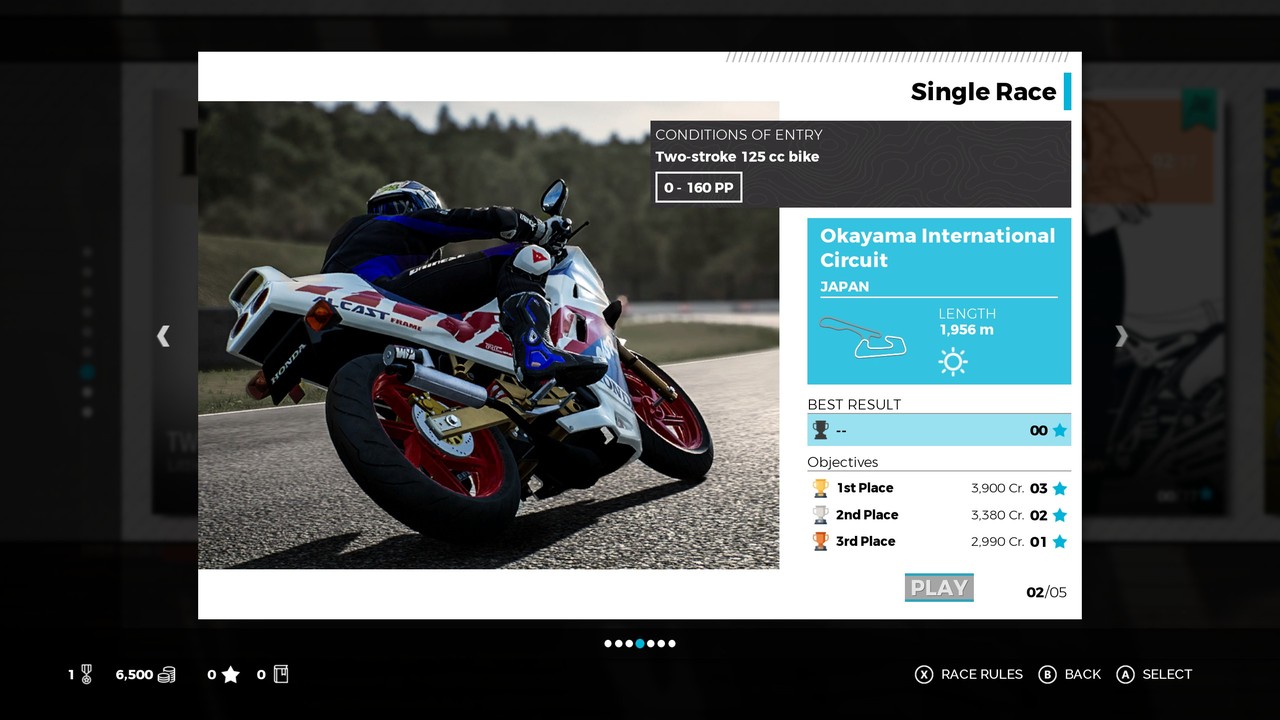
Task: Select the 2nd Place objective row
Action: coord(939,515)
